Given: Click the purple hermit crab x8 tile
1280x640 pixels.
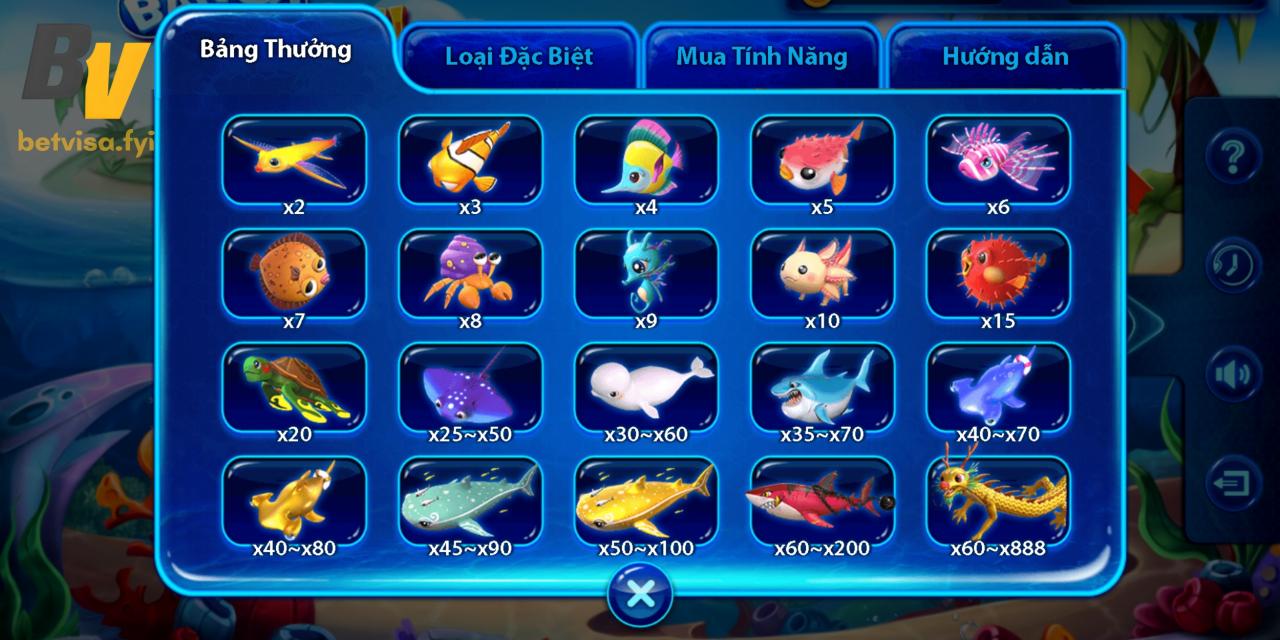Looking at the screenshot, I should [470, 273].
